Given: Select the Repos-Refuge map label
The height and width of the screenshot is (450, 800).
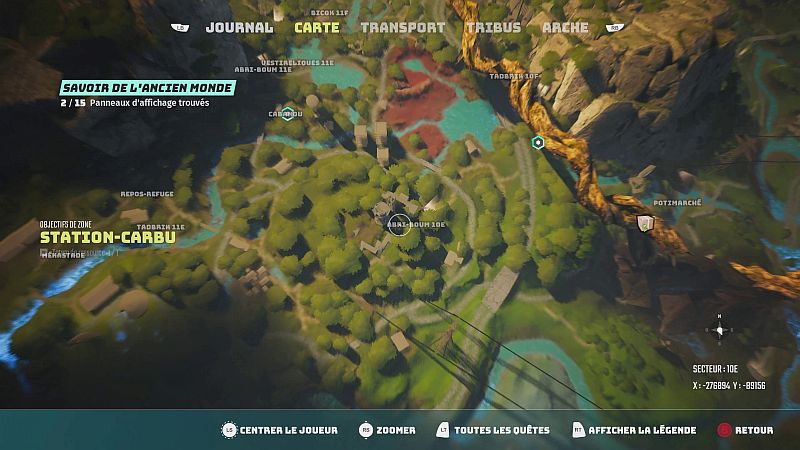Looking at the screenshot, I should [147, 193].
